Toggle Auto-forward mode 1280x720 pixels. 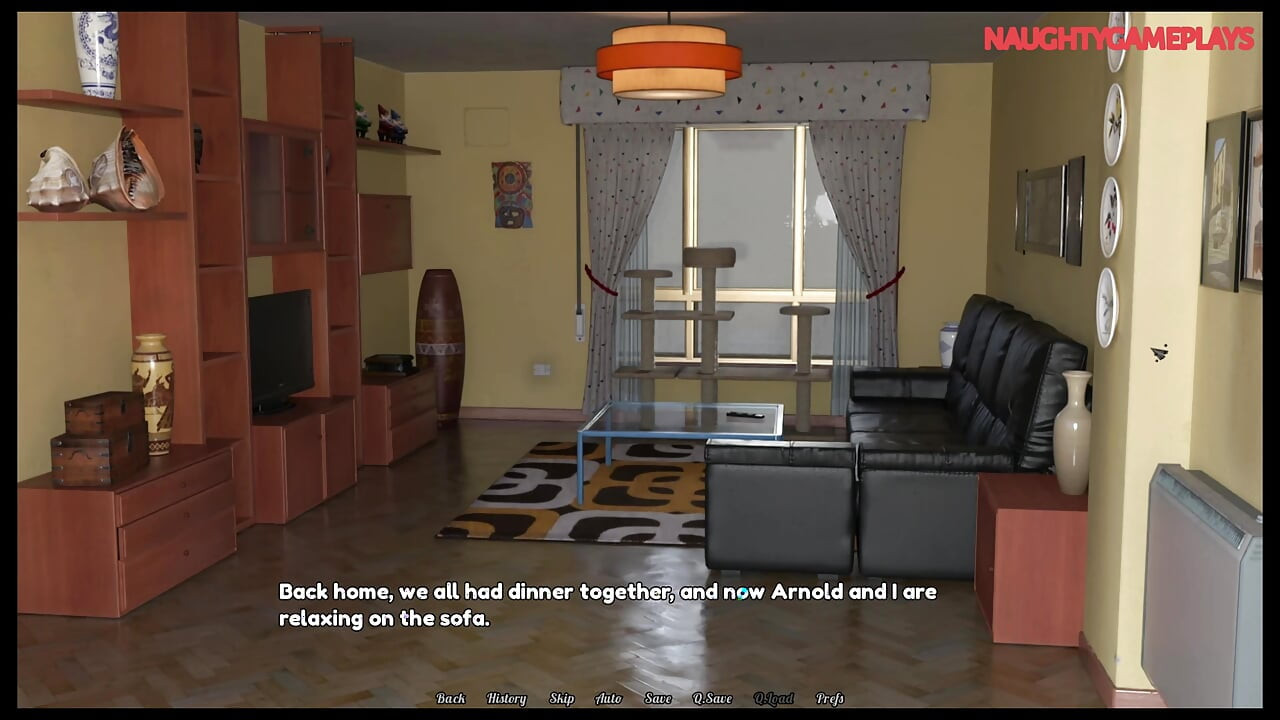[607, 698]
